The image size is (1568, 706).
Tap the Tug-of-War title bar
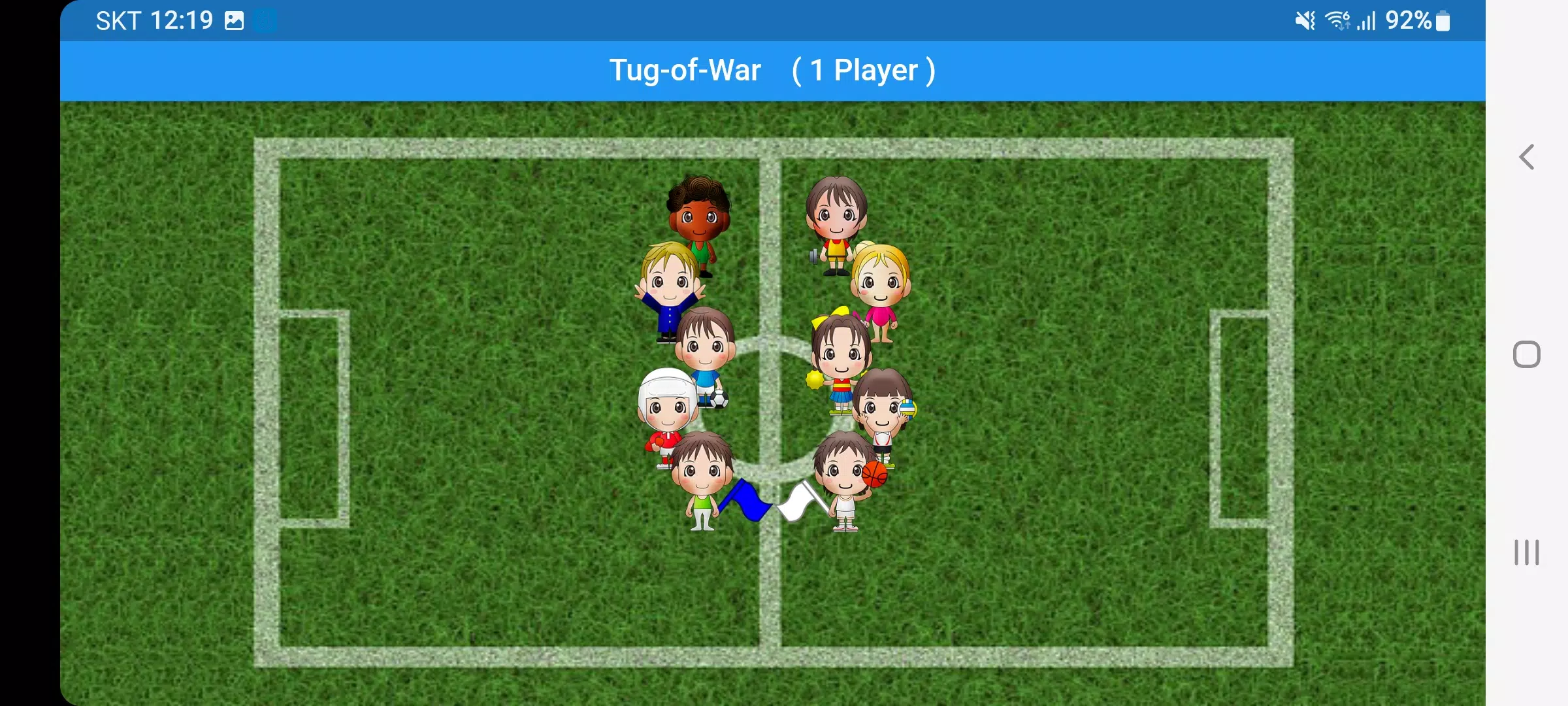click(x=685, y=70)
